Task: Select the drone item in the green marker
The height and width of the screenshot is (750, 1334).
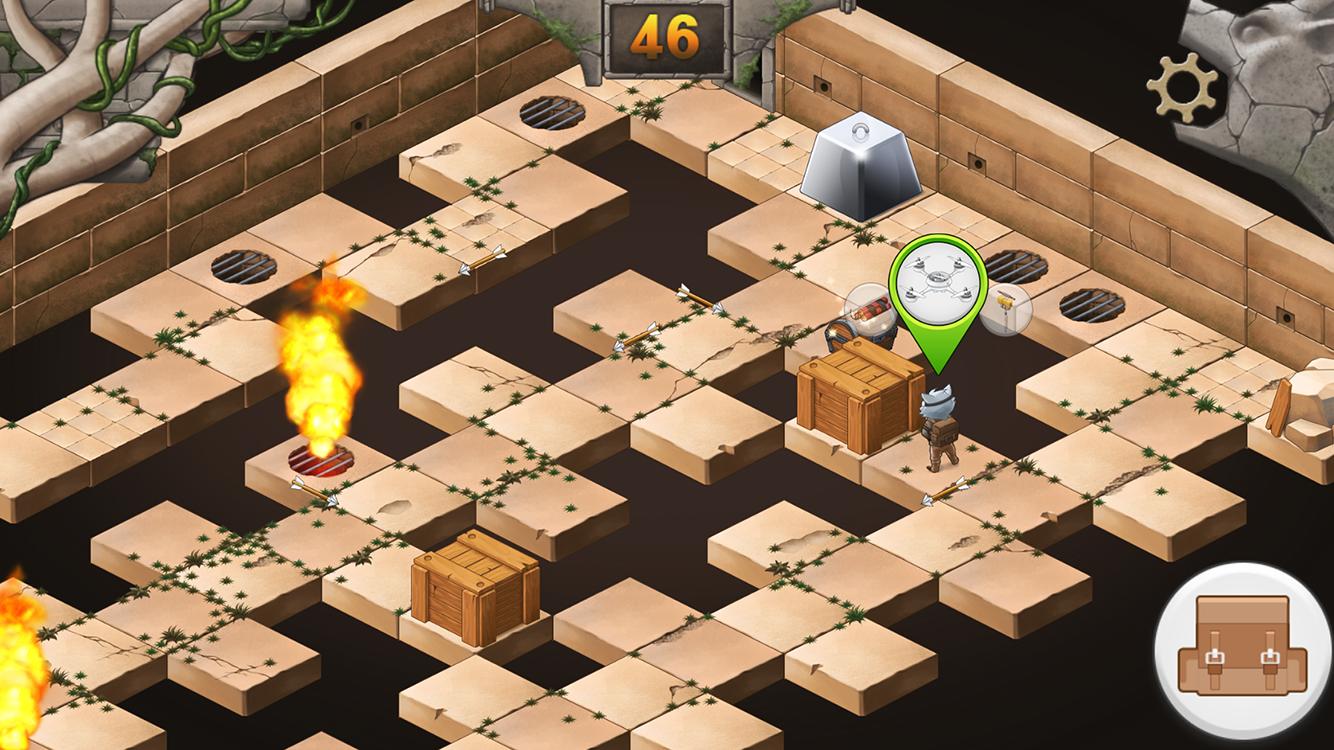Action: (x=937, y=283)
